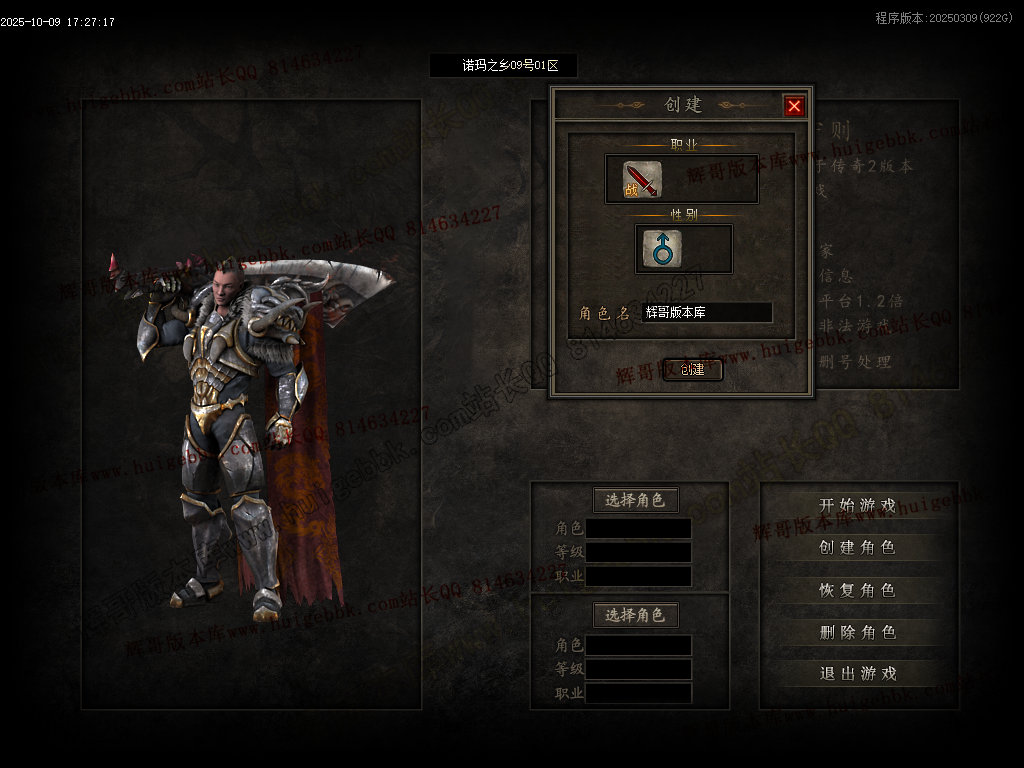This screenshot has height=768, width=1024.
Task: Choose the male gender symbol icon
Action: click(662, 248)
